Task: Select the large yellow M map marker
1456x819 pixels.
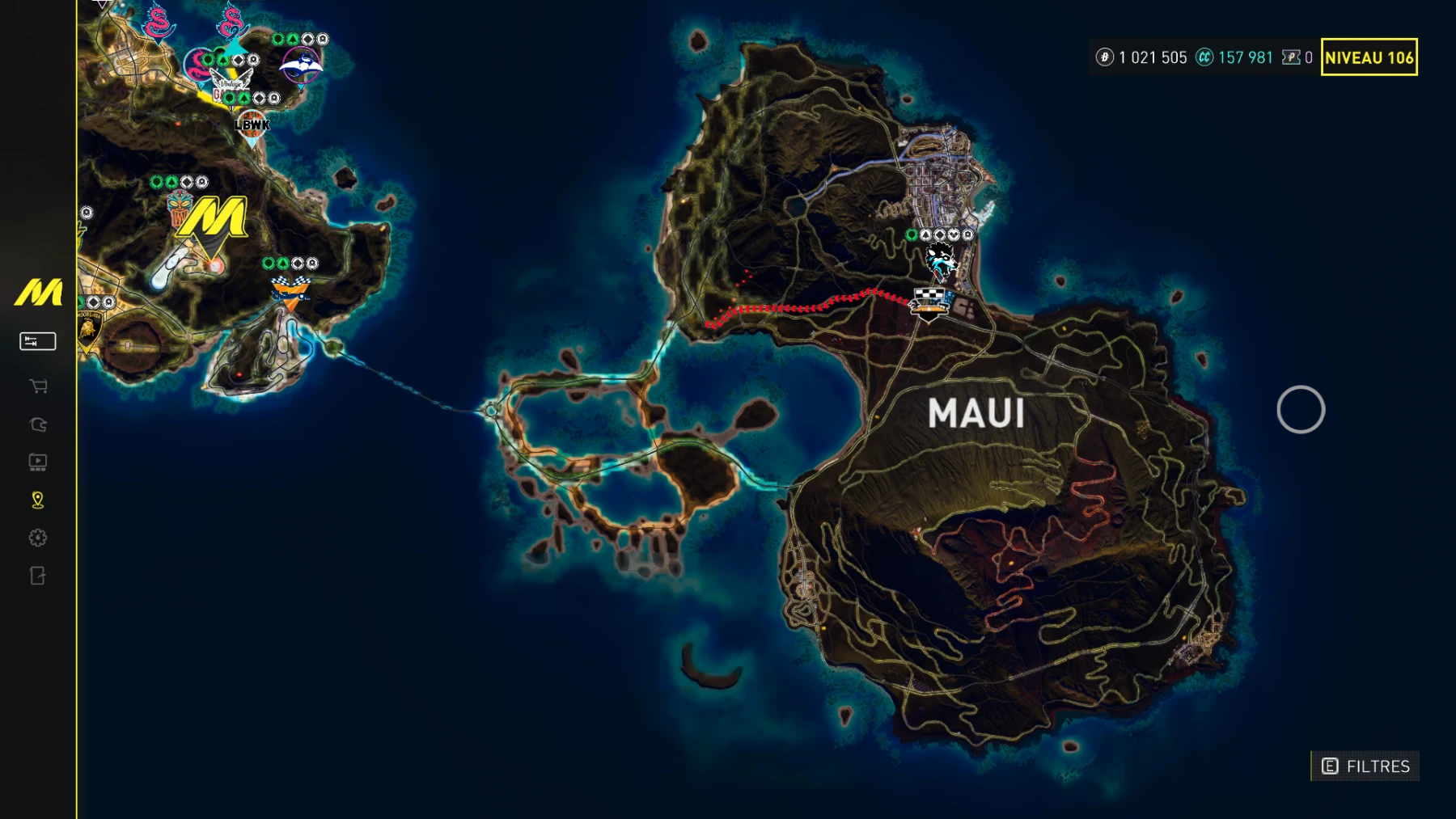Action: pos(213,218)
